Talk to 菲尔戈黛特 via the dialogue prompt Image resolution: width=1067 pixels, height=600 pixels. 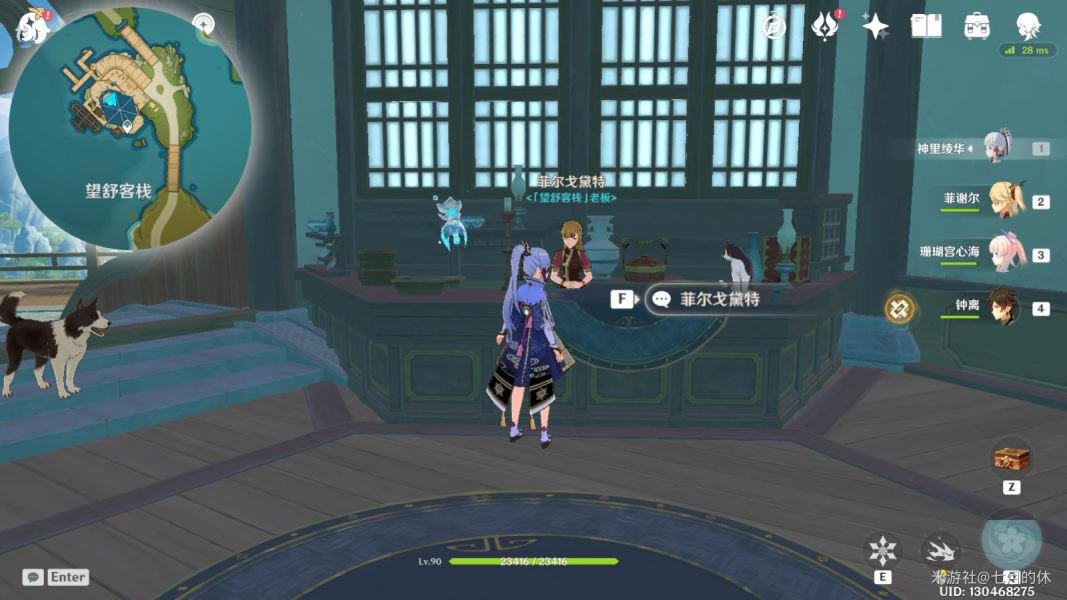click(704, 299)
